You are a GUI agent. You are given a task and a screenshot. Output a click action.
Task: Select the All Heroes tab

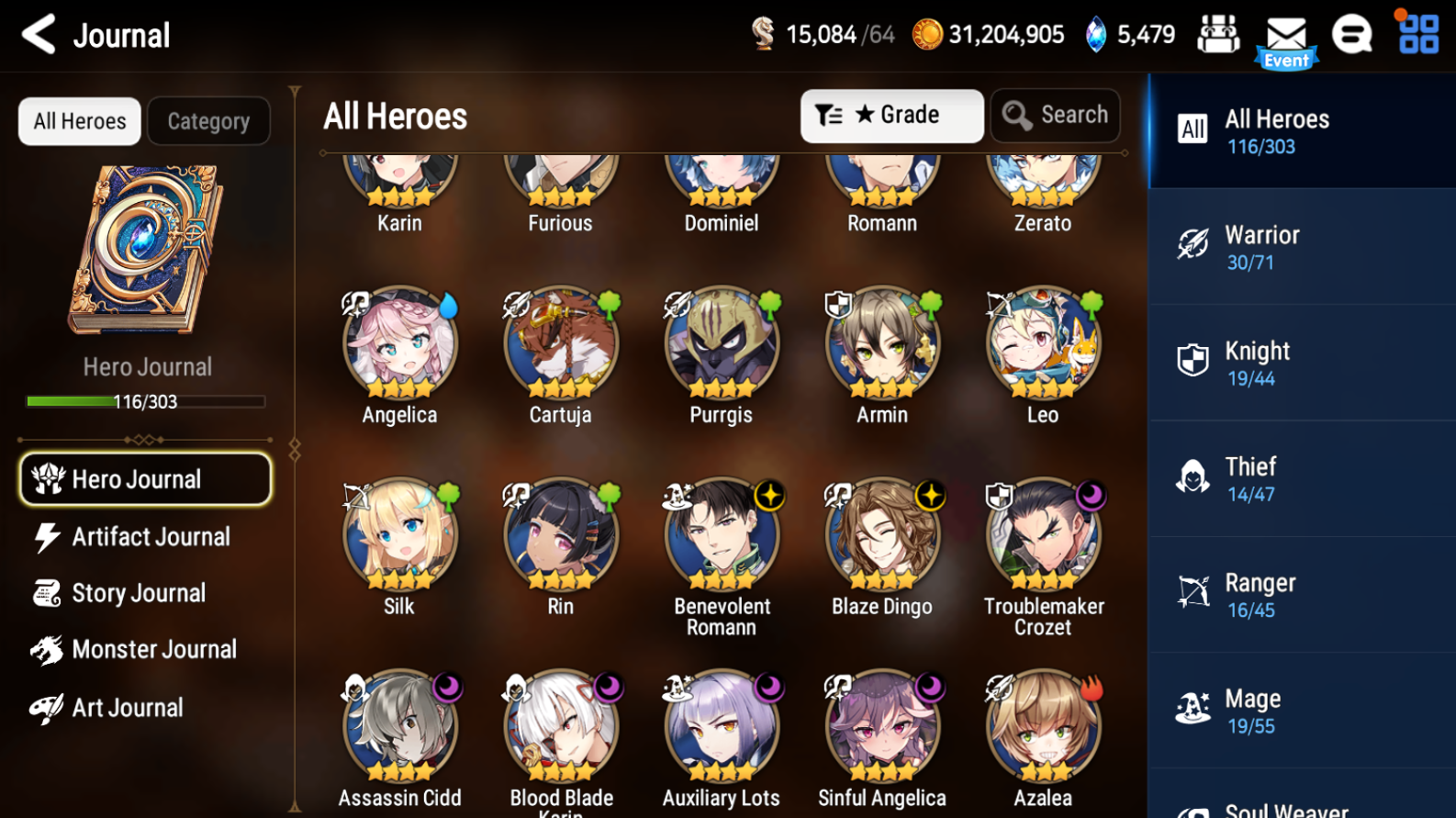click(x=79, y=120)
